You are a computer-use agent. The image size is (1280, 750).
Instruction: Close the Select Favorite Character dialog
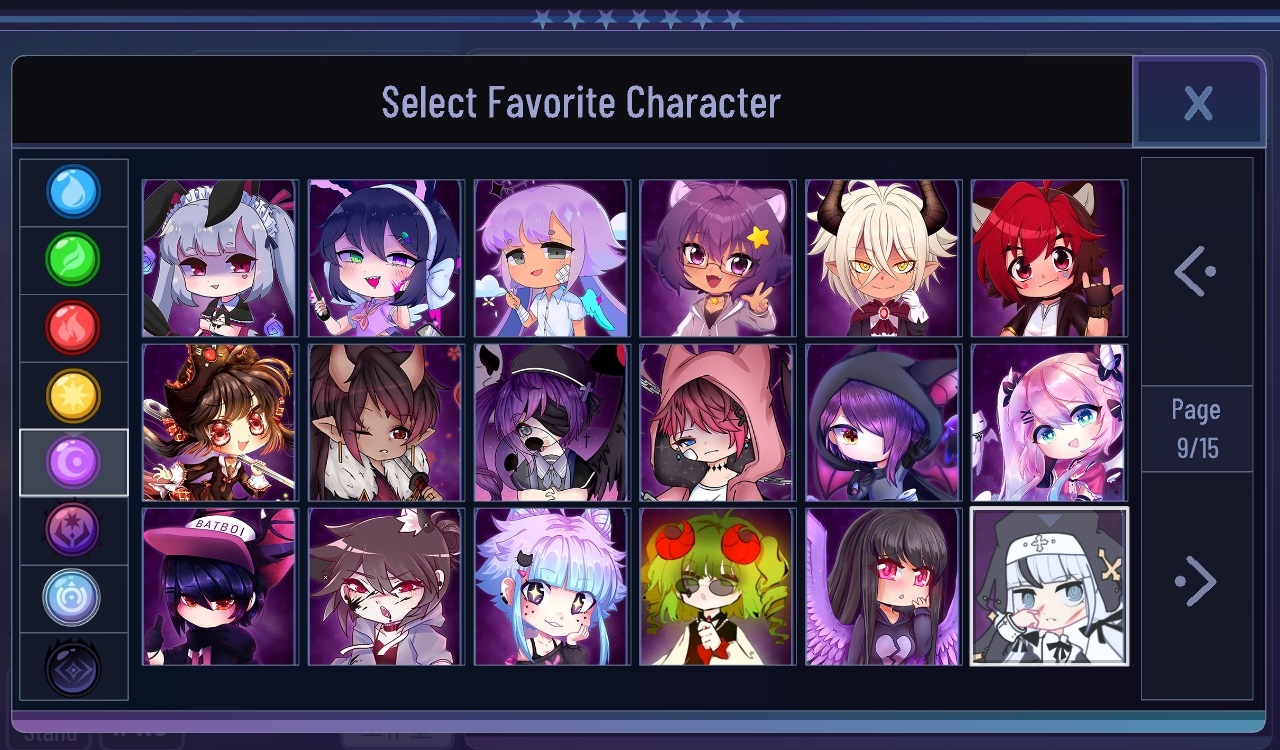click(x=1200, y=102)
